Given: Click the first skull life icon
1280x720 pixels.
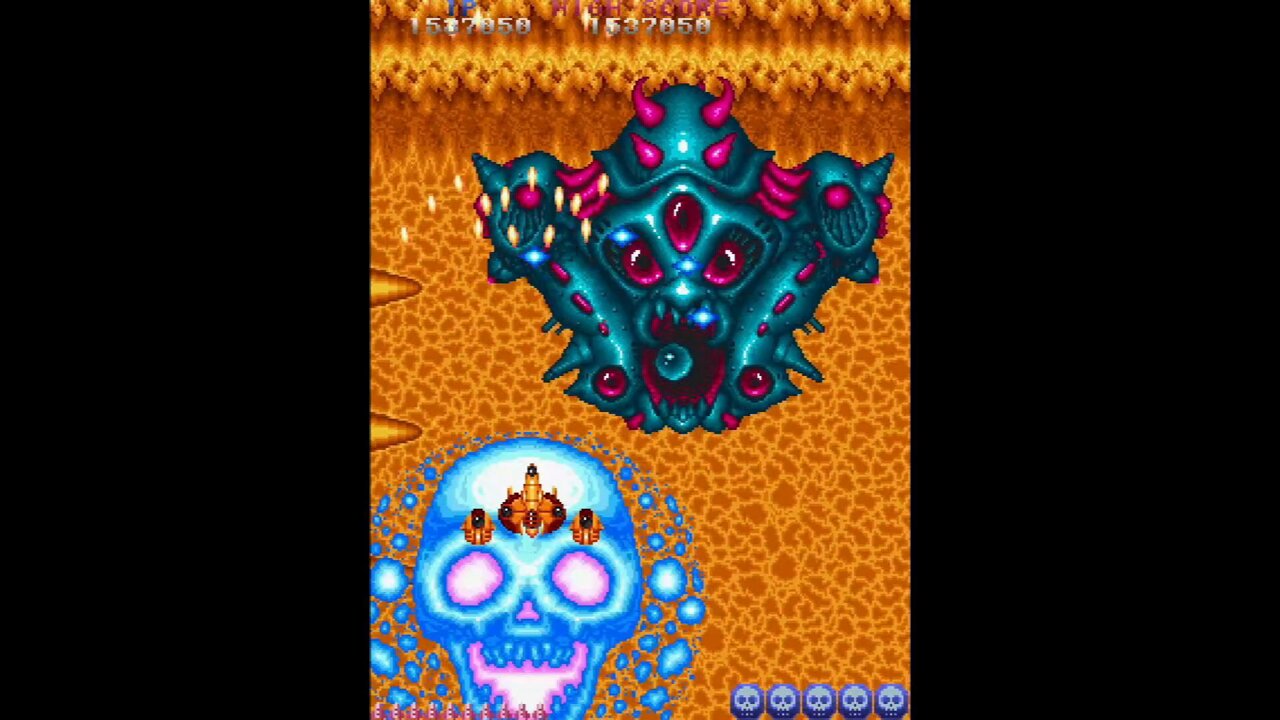Looking at the screenshot, I should pyautogui.click(x=747, y=699).
